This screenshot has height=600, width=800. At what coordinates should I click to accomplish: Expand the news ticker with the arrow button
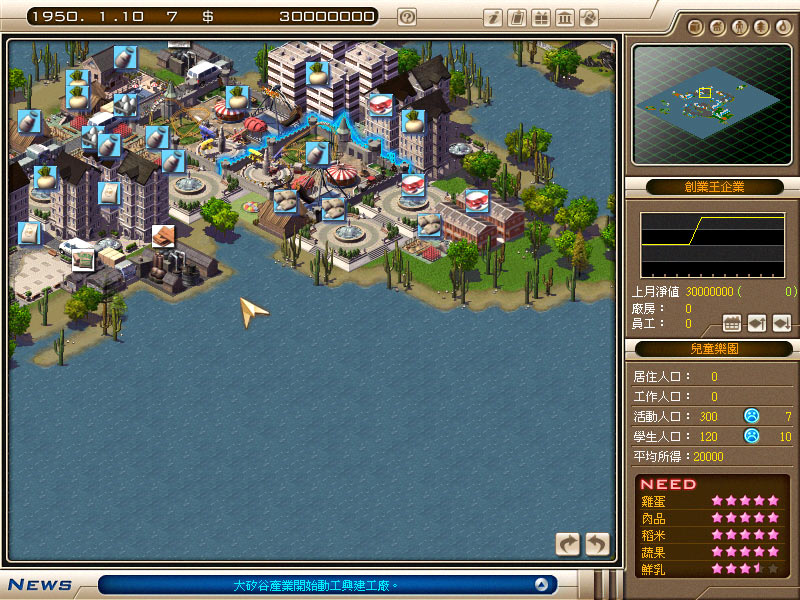(541, 584)
